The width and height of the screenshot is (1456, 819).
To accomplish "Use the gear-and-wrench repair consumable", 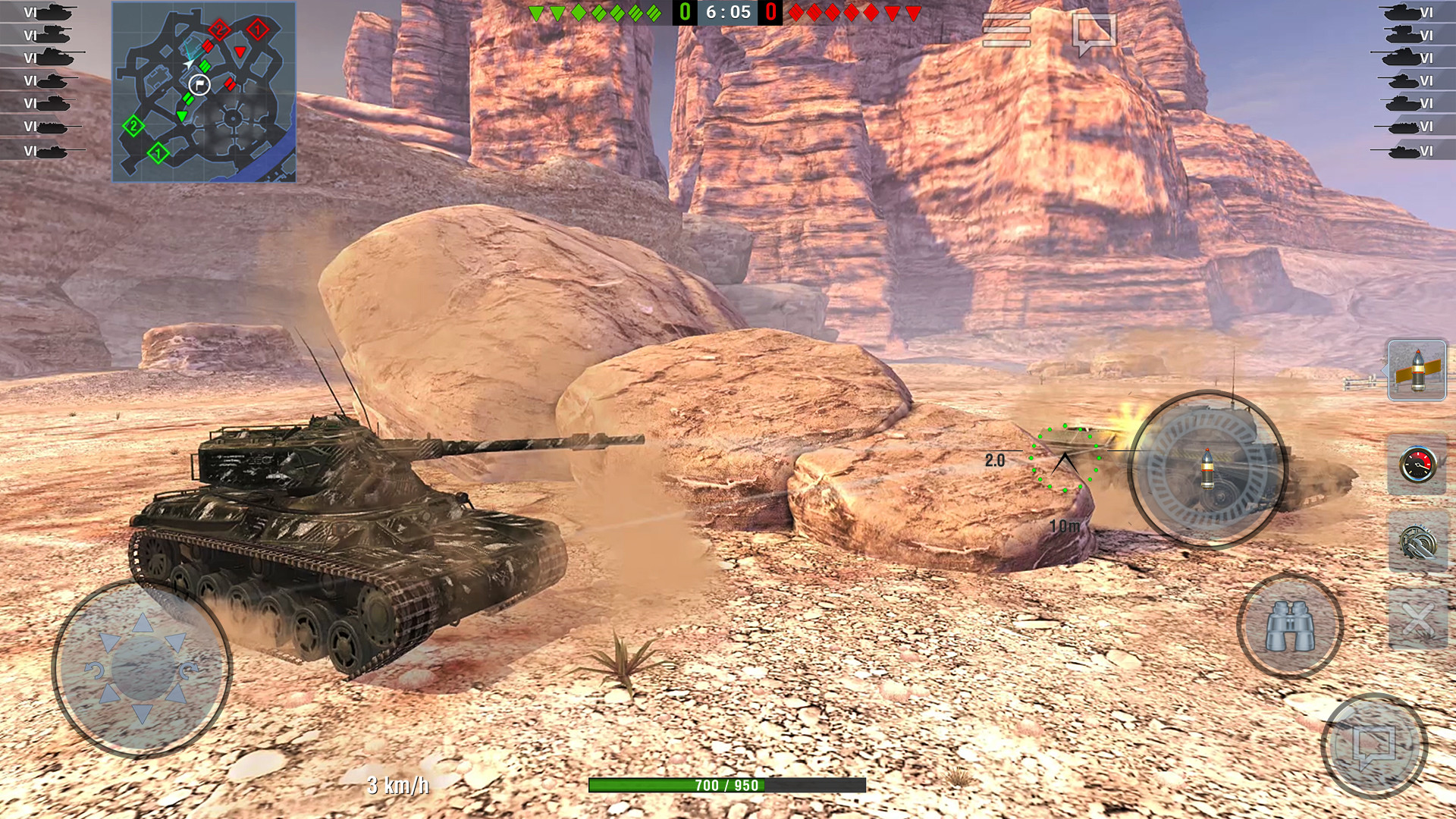I will pos(1417,543).
